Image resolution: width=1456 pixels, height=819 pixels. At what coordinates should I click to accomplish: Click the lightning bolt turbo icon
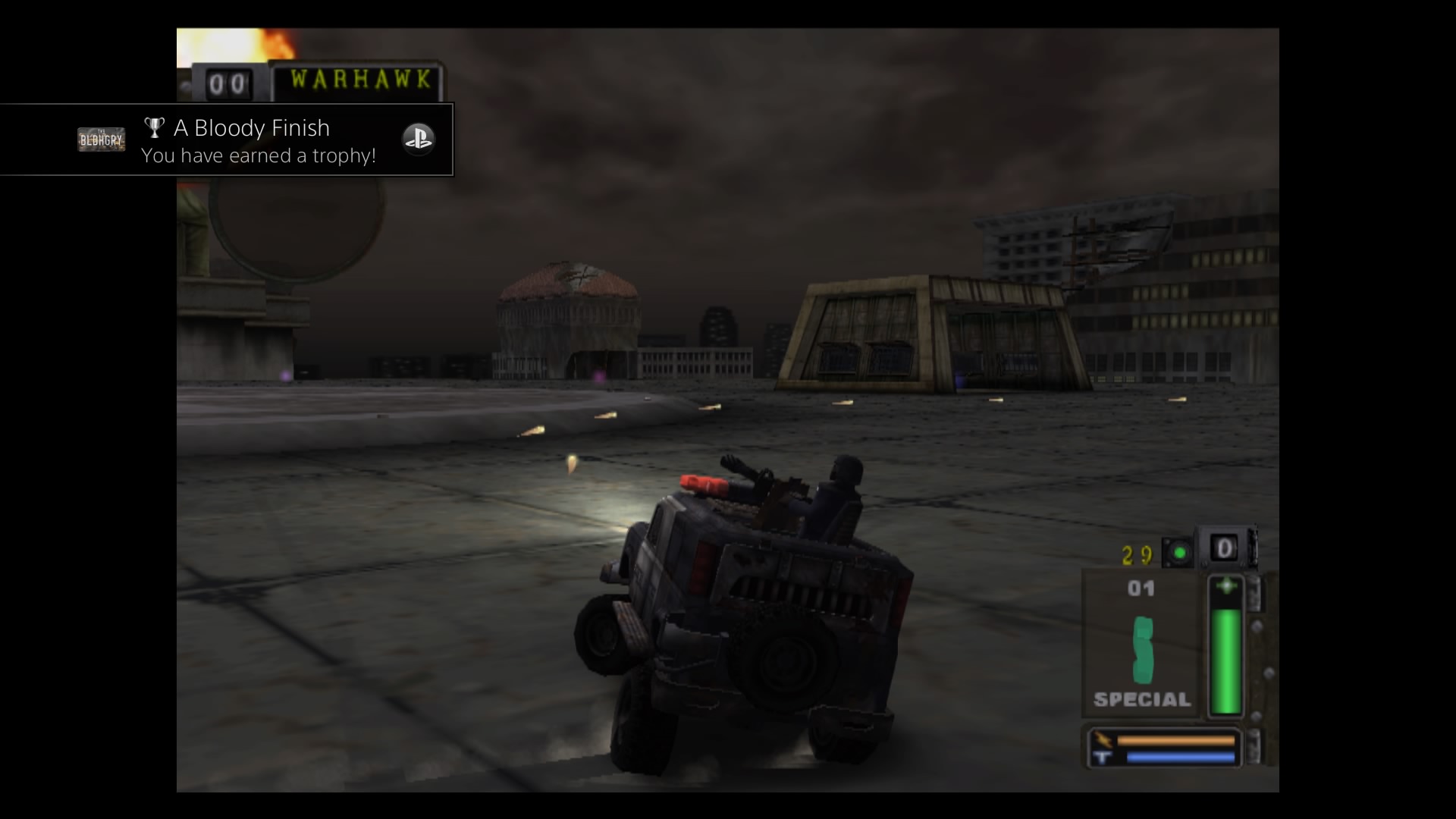[1102, 738]
